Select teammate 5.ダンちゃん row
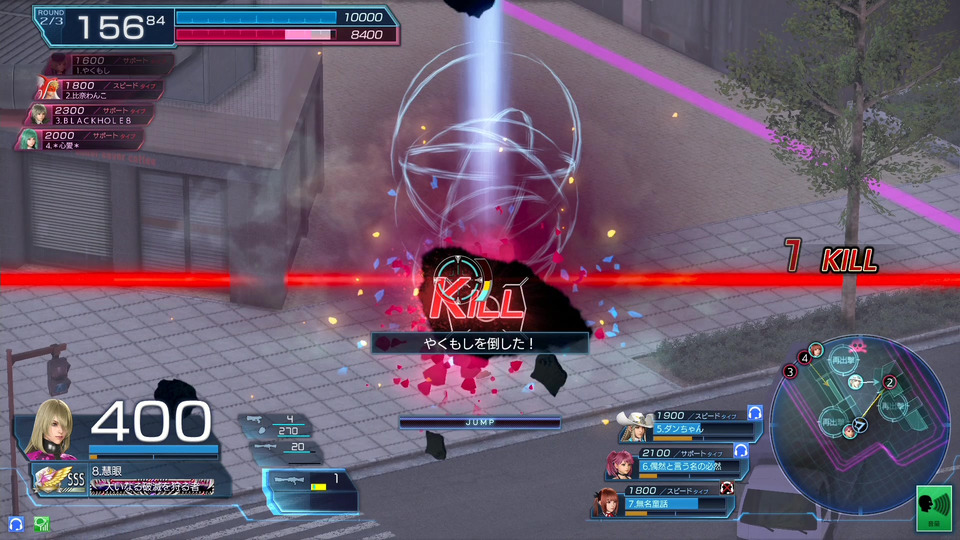The height and width of the screenshot is (540, 960). 690,423
